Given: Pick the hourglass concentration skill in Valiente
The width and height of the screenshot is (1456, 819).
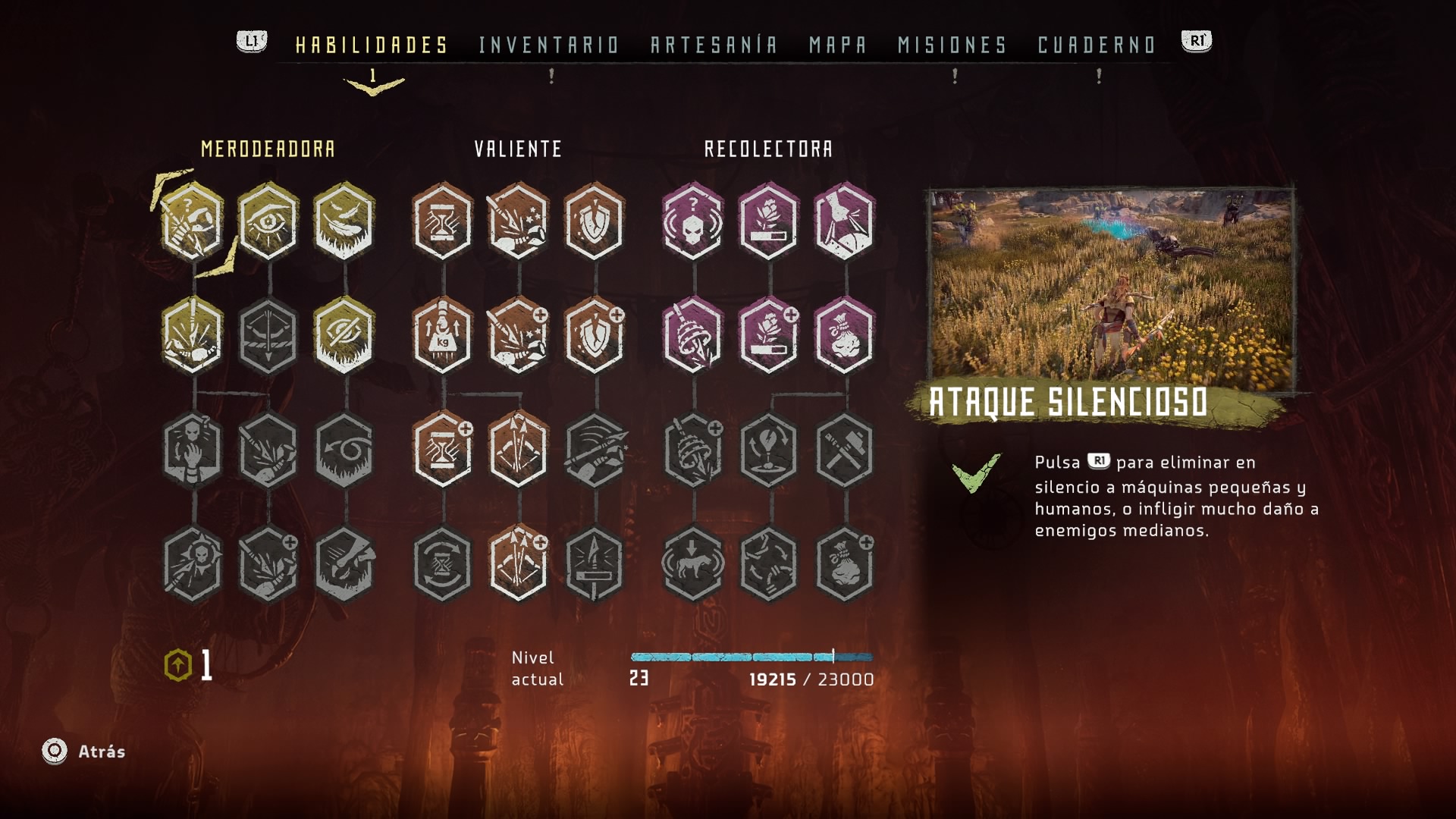Looking at the screenshot, I should coord(443,221).
